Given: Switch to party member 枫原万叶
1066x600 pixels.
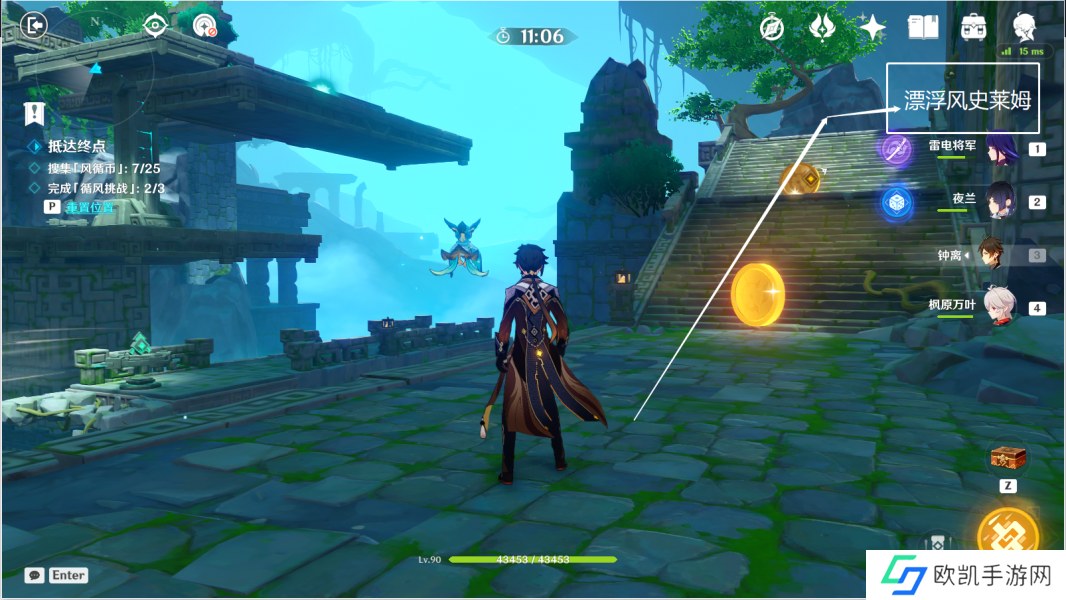Looking at the screenshot, I should point(1000,307).
